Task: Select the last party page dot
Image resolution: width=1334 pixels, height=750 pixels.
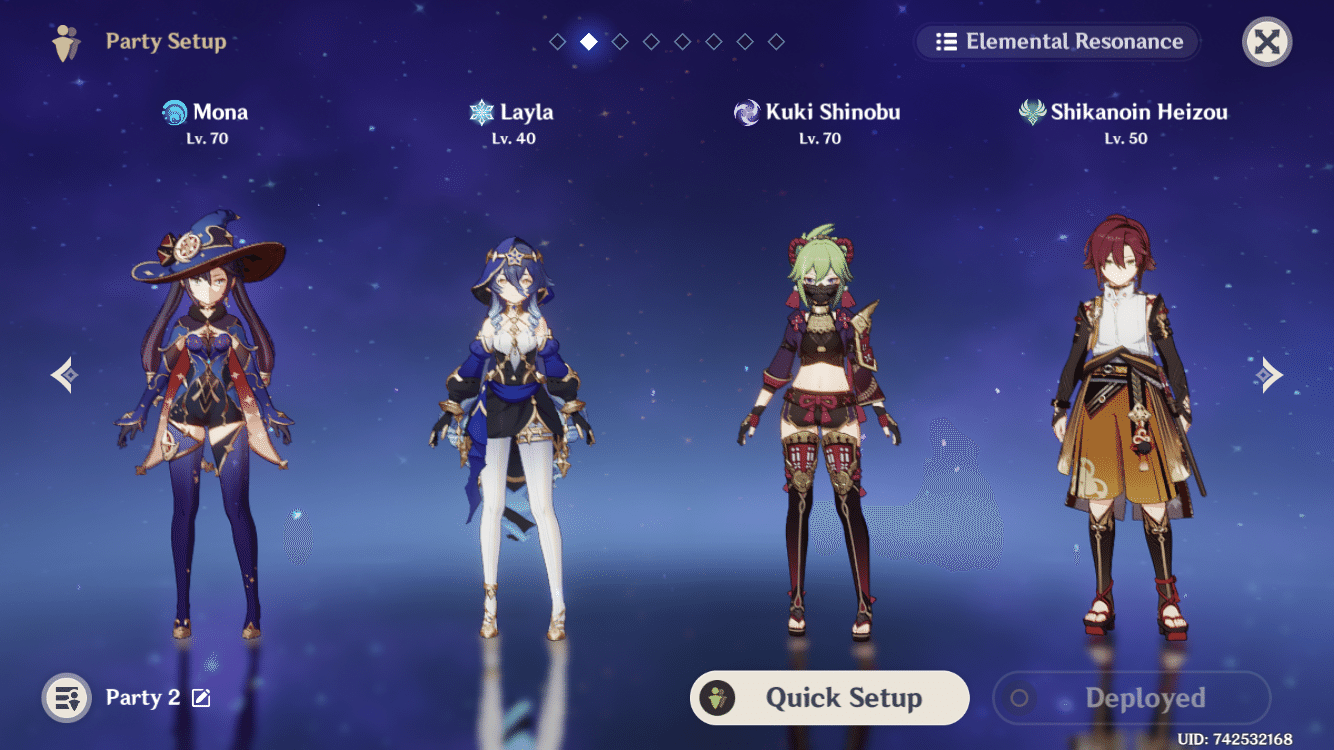Action: pyautogui.click(x=775, y=41)
